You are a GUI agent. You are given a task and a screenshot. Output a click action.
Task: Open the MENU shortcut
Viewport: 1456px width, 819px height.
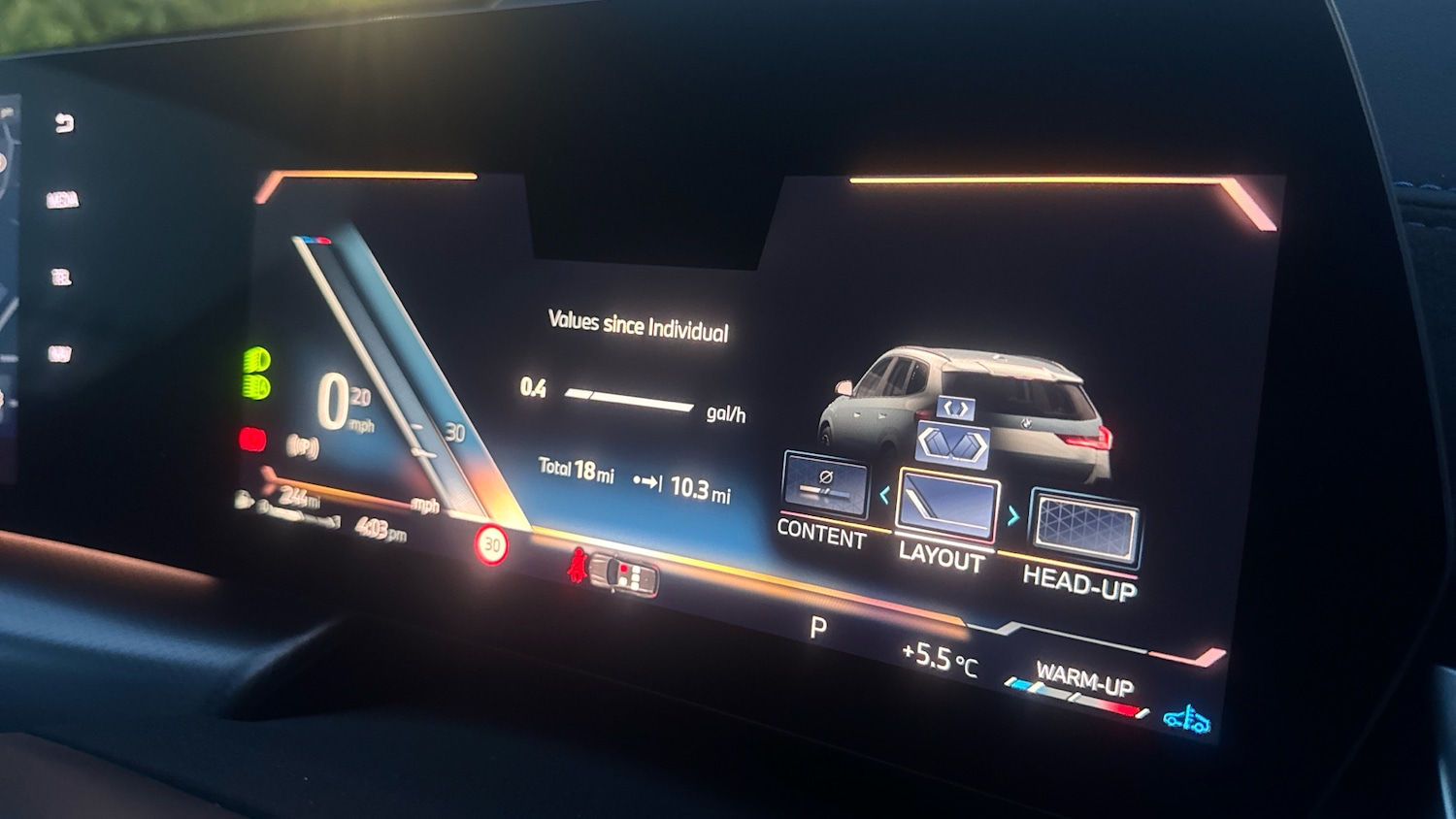coord(62,200)
